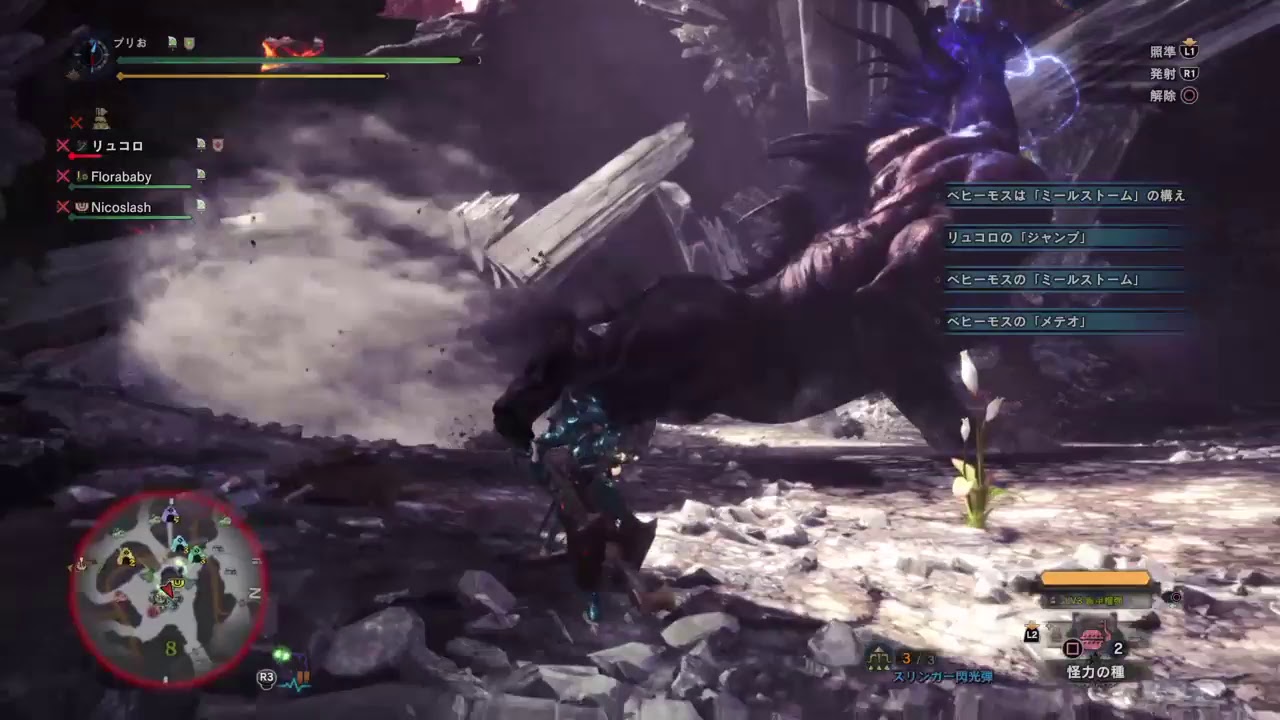Click the leaf buff icon next to プリお

click(x=172, y=42)
